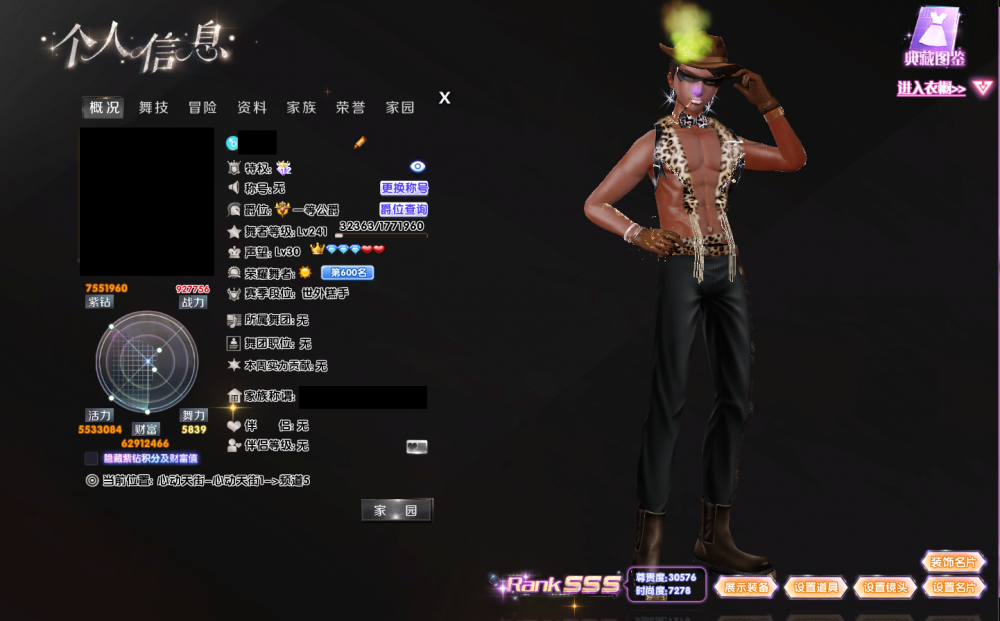Click the 更换称号 change title button
1000x621 pixels.
tap(404, 188)
